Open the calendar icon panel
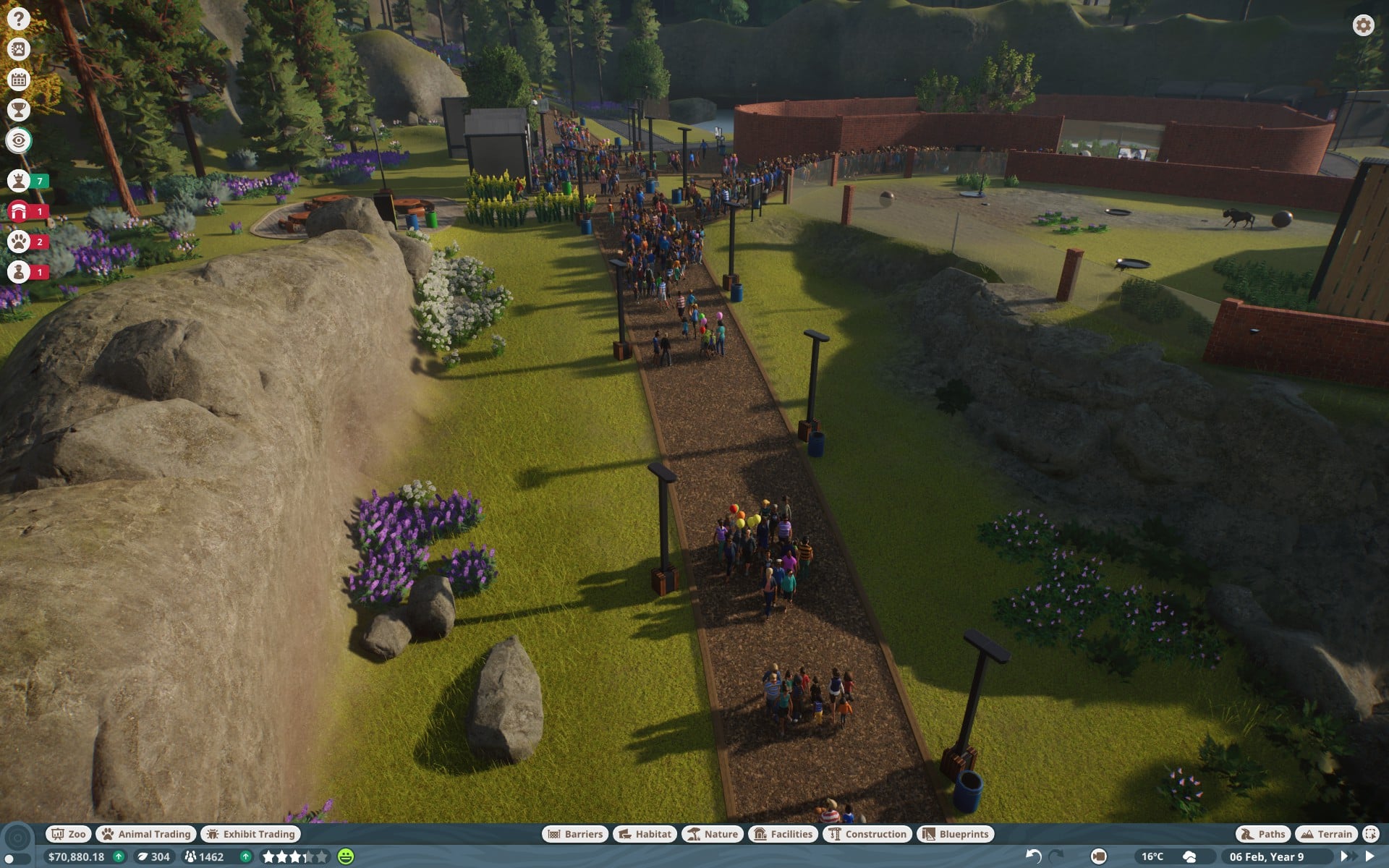1389x868 pixels. (x=19, y=80)
